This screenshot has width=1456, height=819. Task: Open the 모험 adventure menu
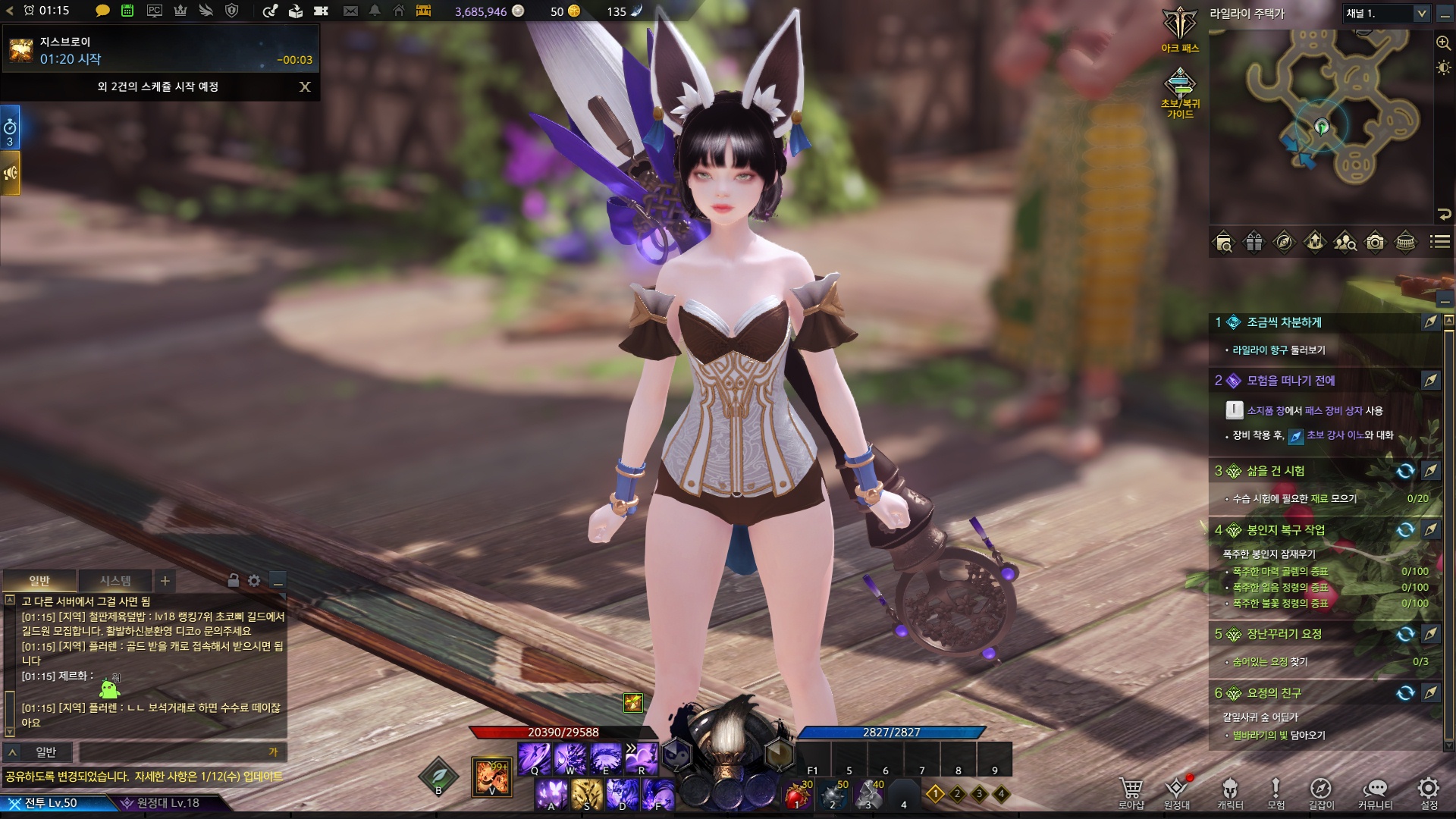click(1276, 792)
